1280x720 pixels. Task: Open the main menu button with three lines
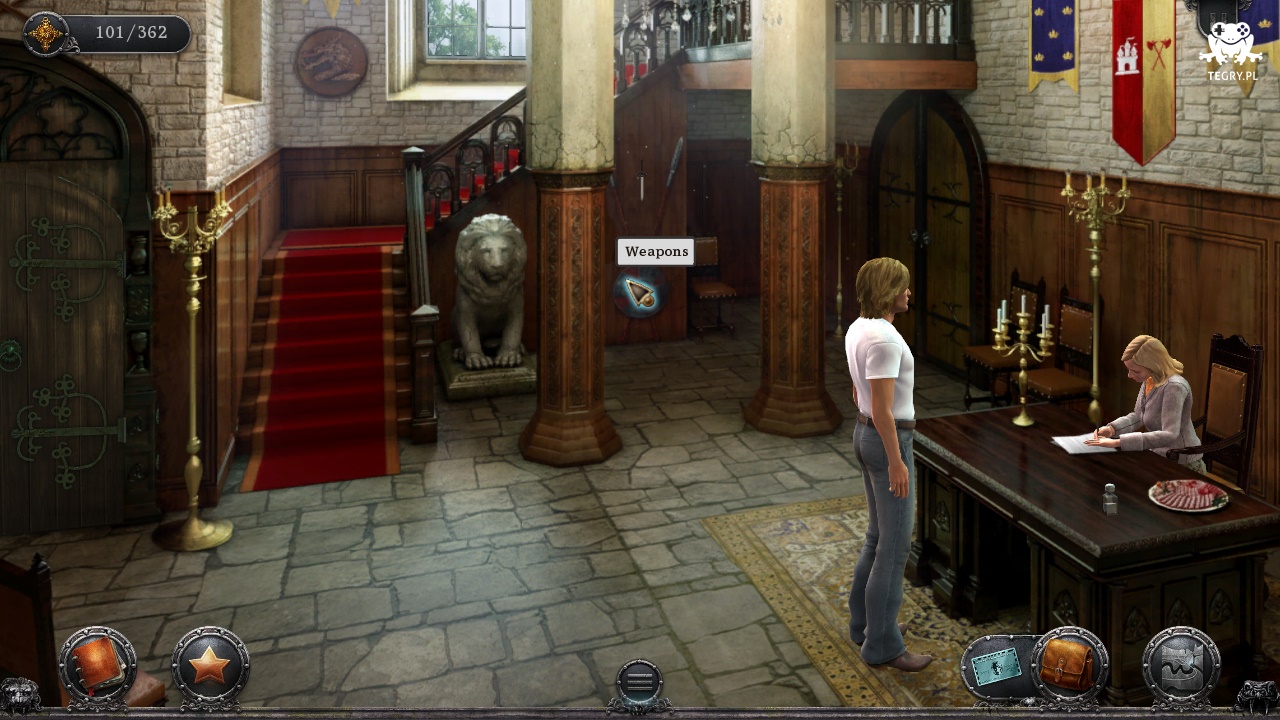[639, 682]
